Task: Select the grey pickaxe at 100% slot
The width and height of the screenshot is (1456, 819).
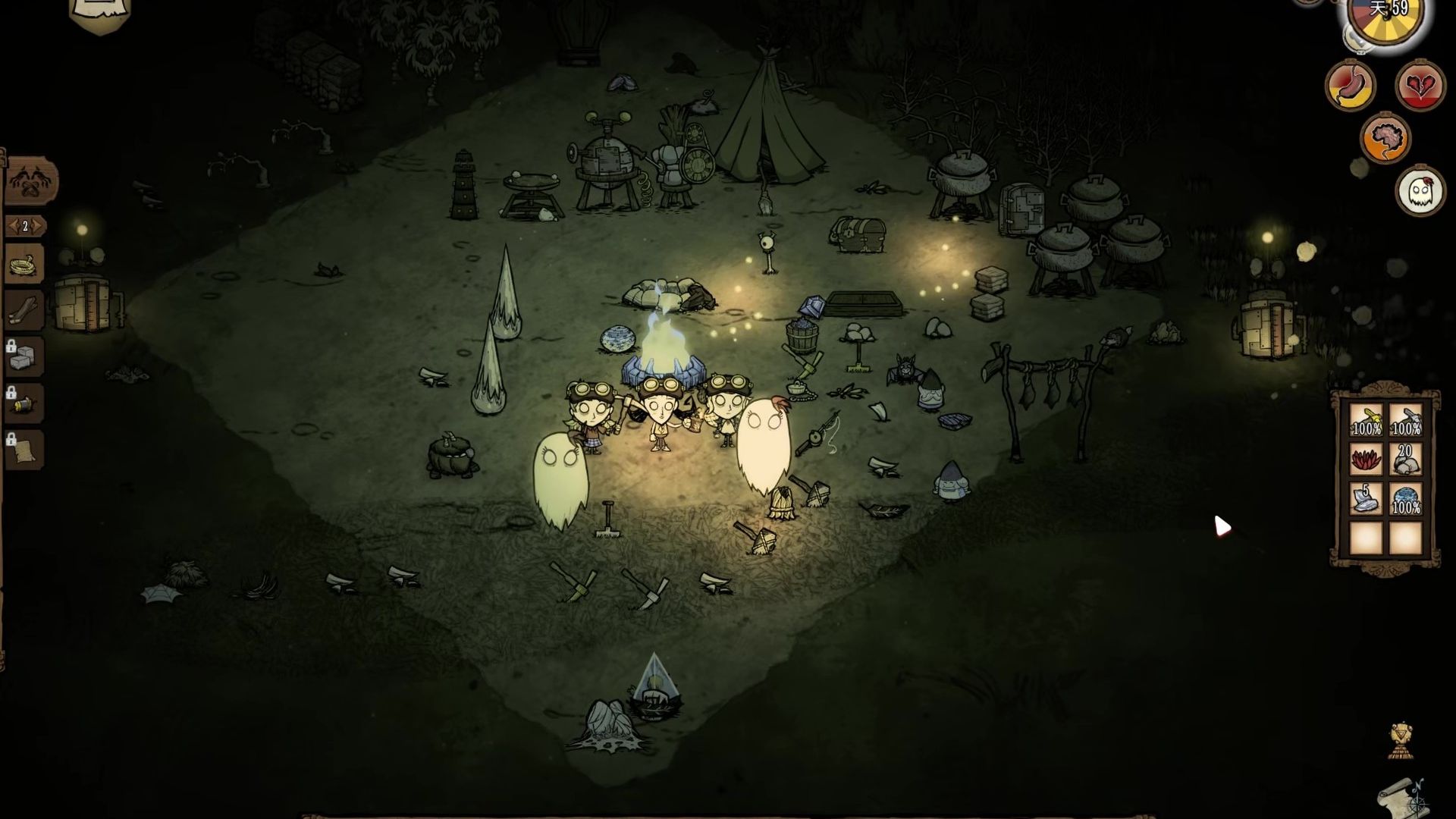Action: point(1405,421)
